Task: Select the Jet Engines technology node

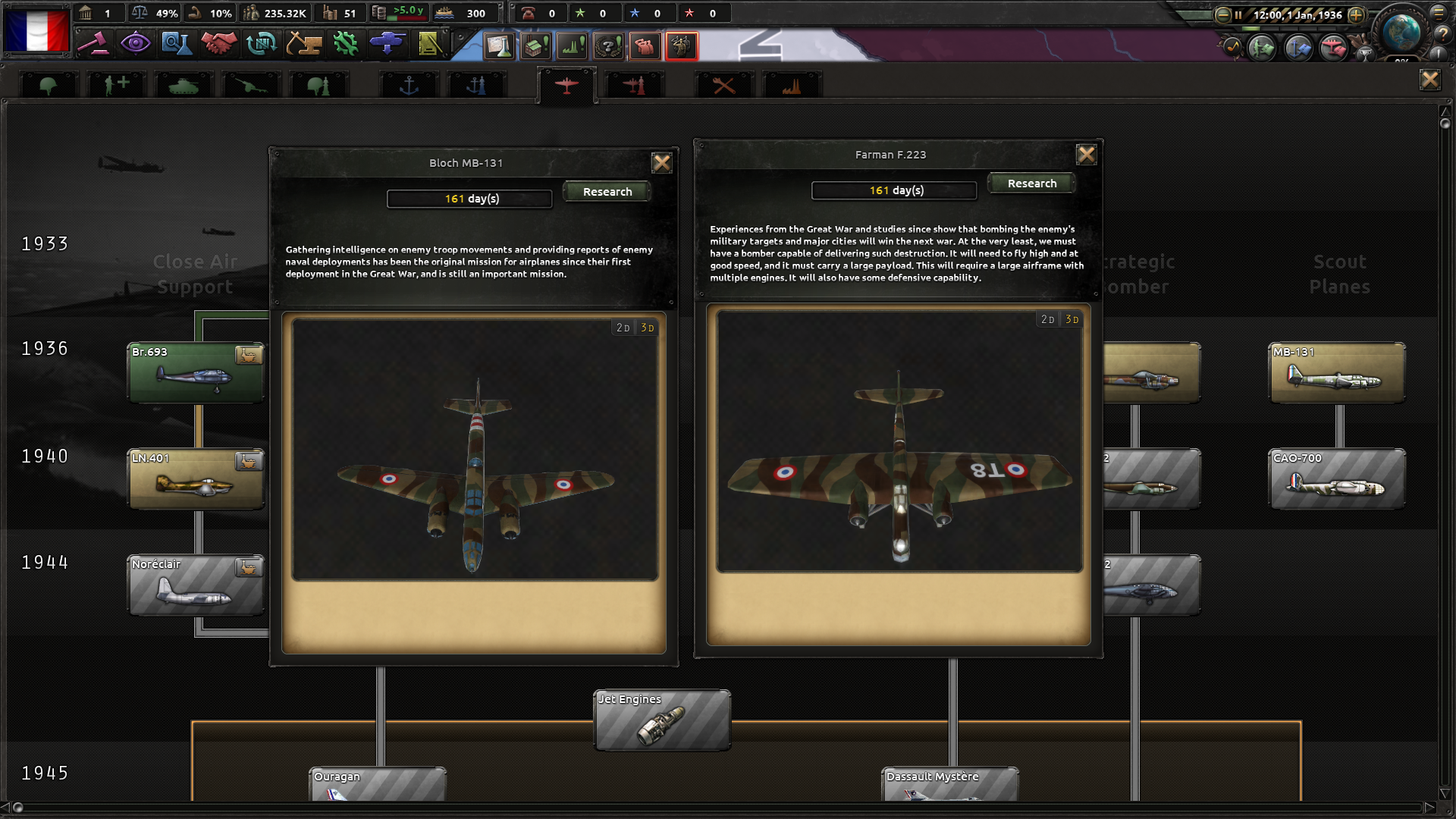Action: pyautogui.click(x=661, y=720)
